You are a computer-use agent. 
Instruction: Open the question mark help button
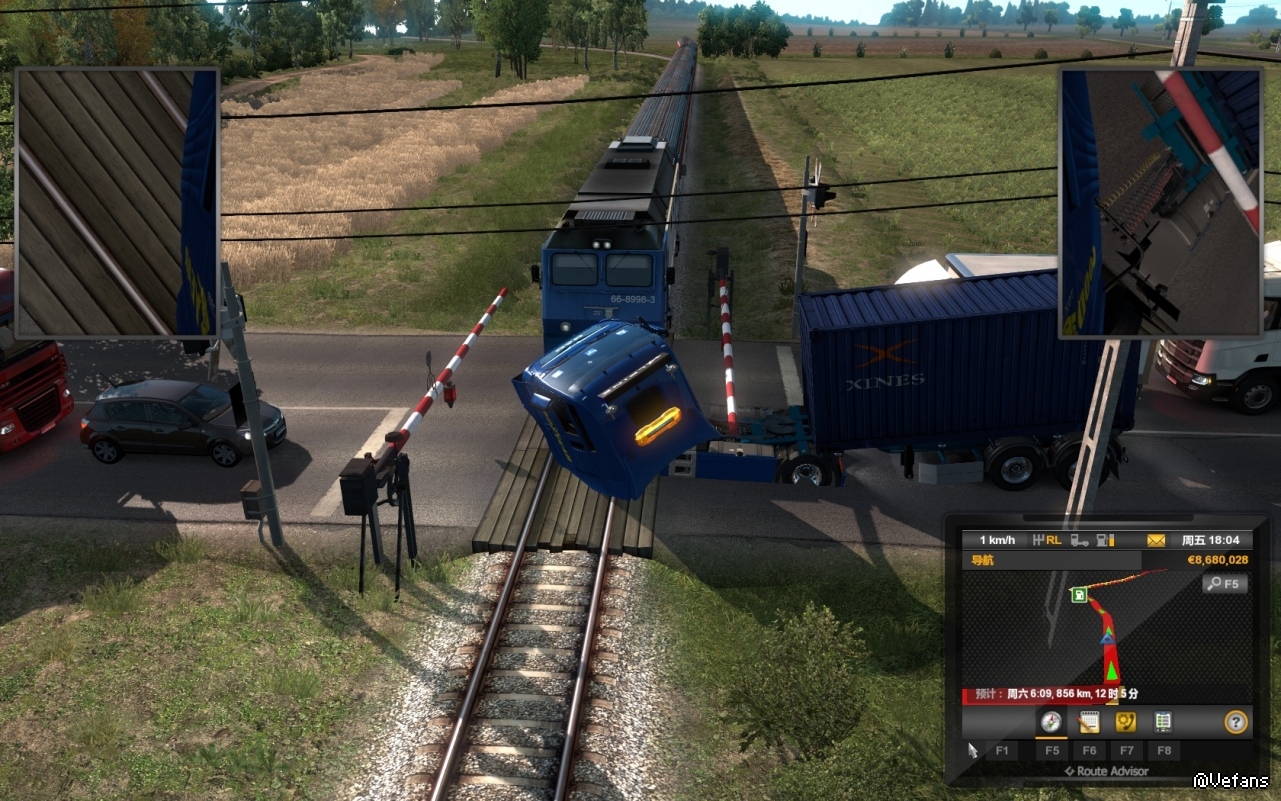click(1236, 721)
